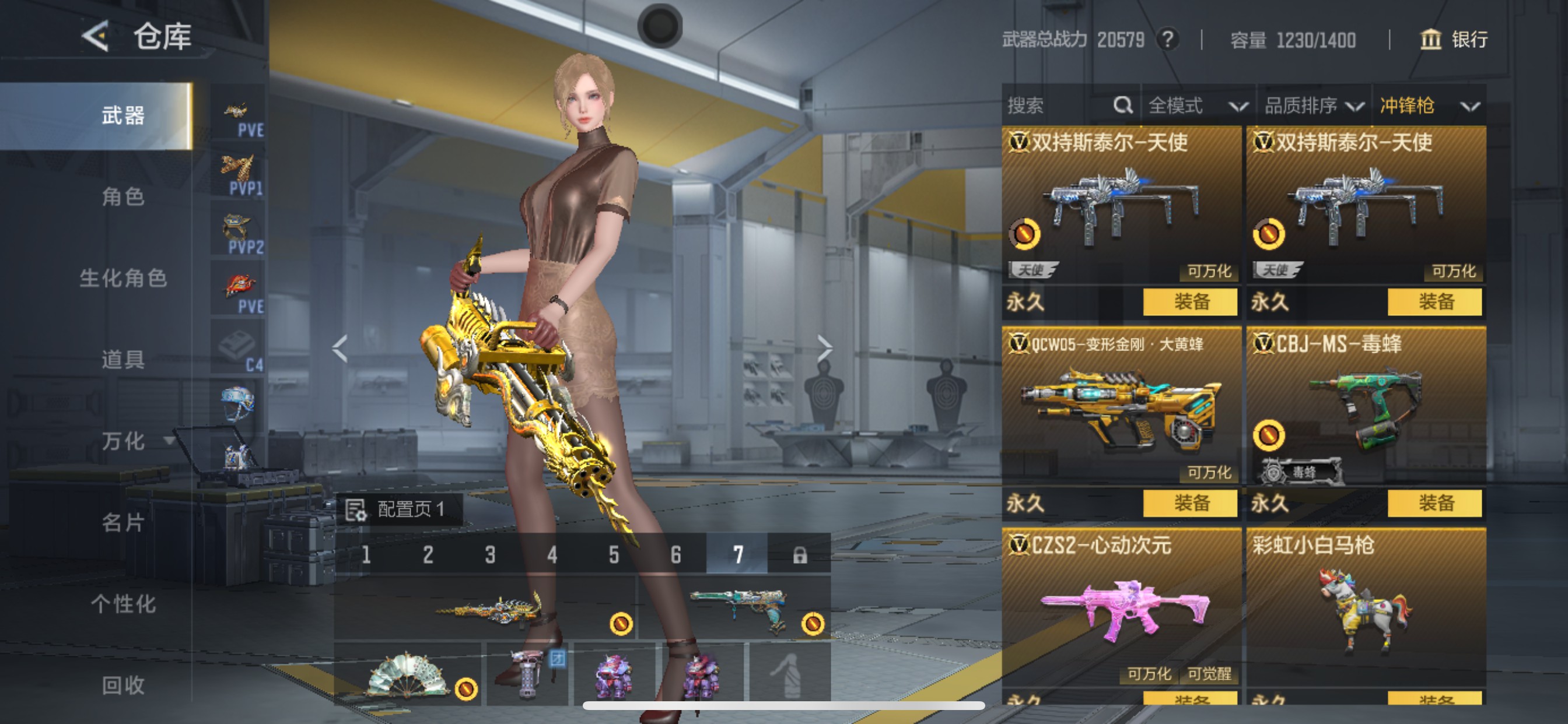Go back from the 仓库 warehouse screen

(96, 37)
